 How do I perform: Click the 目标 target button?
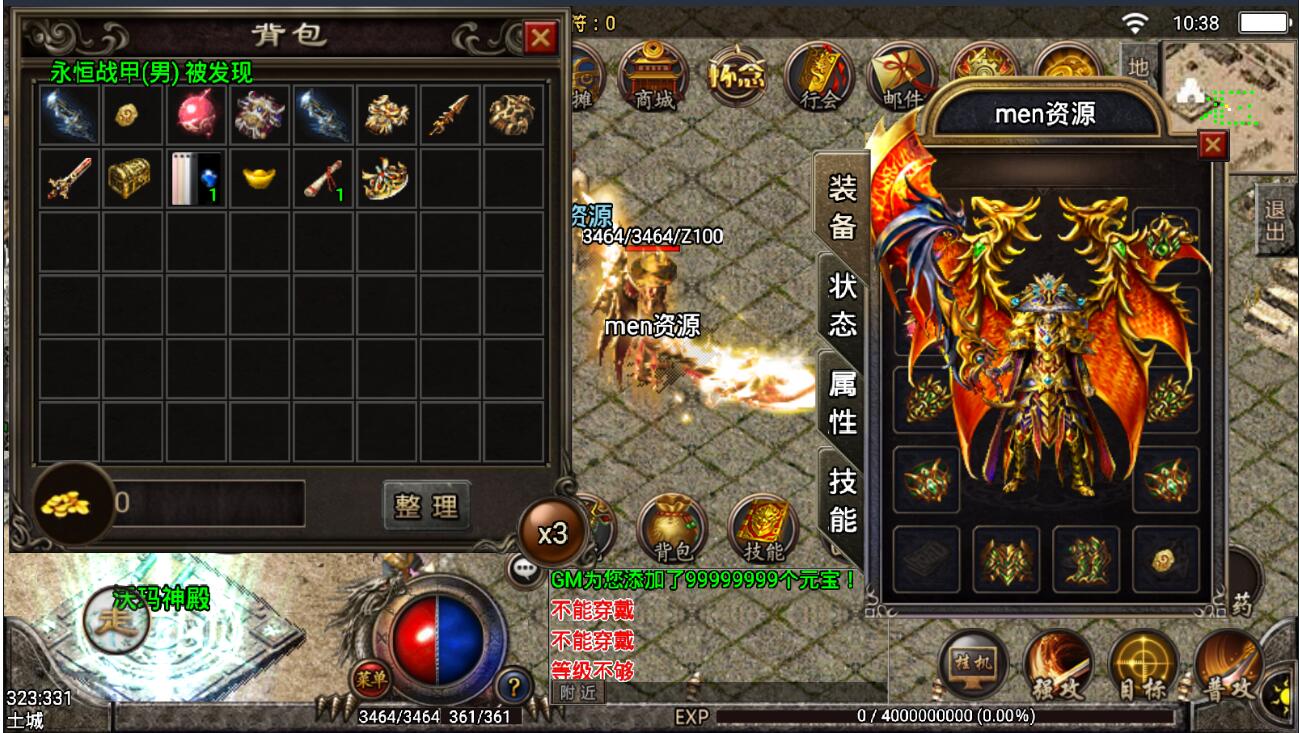pos(1143,665)
